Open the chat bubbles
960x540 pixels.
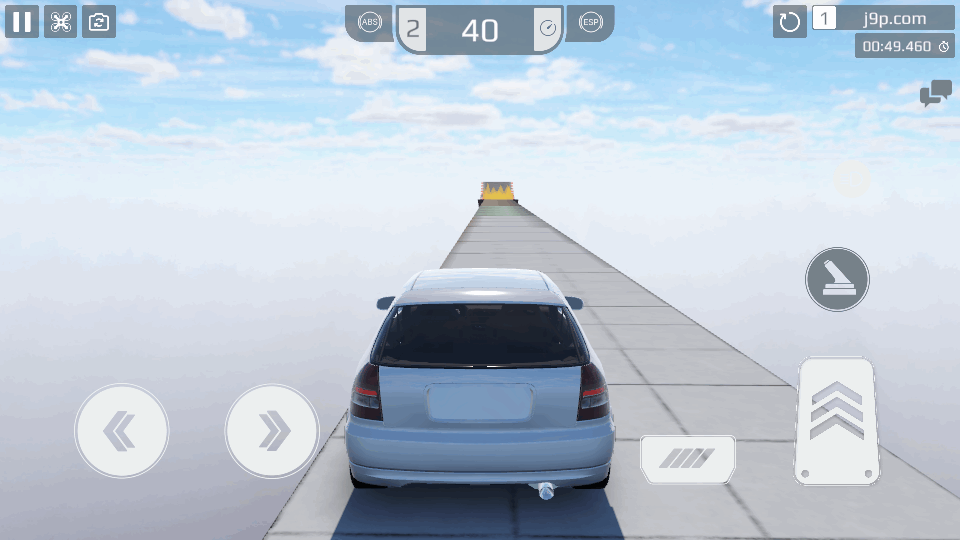pos(935,94)
